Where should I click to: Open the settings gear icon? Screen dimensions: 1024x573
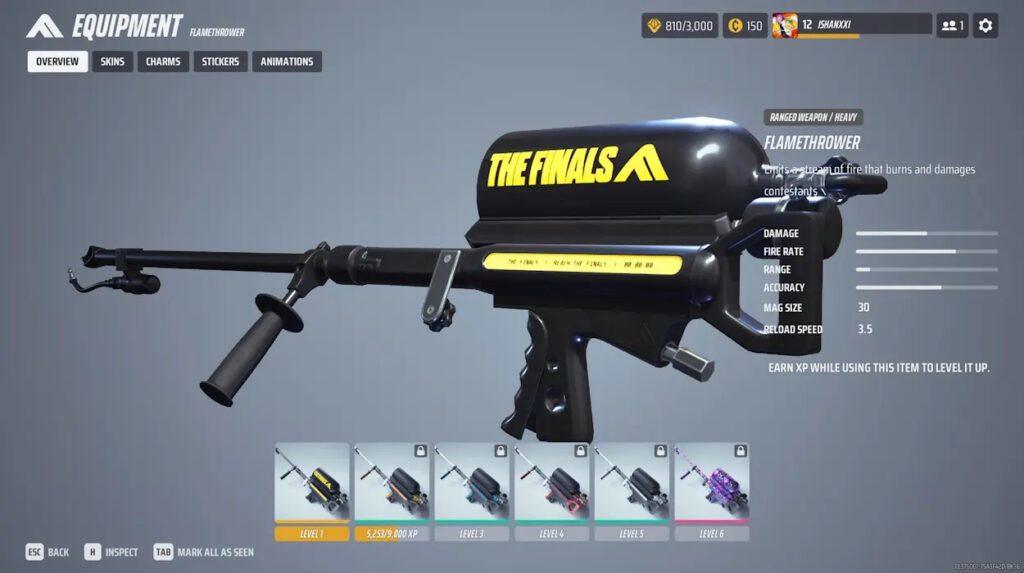[985, 26]
